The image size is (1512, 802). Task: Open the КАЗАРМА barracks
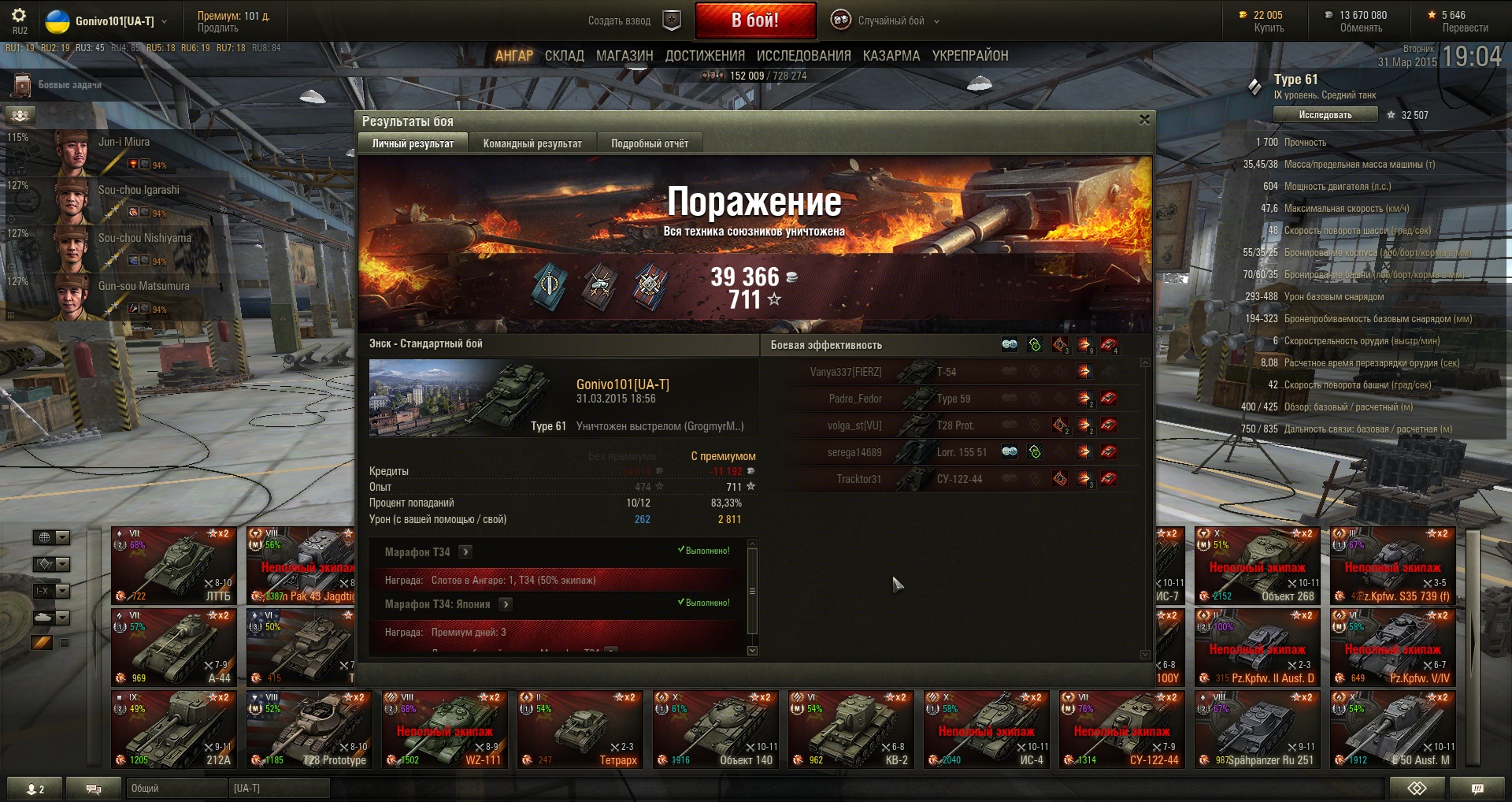tap(891, 56)
